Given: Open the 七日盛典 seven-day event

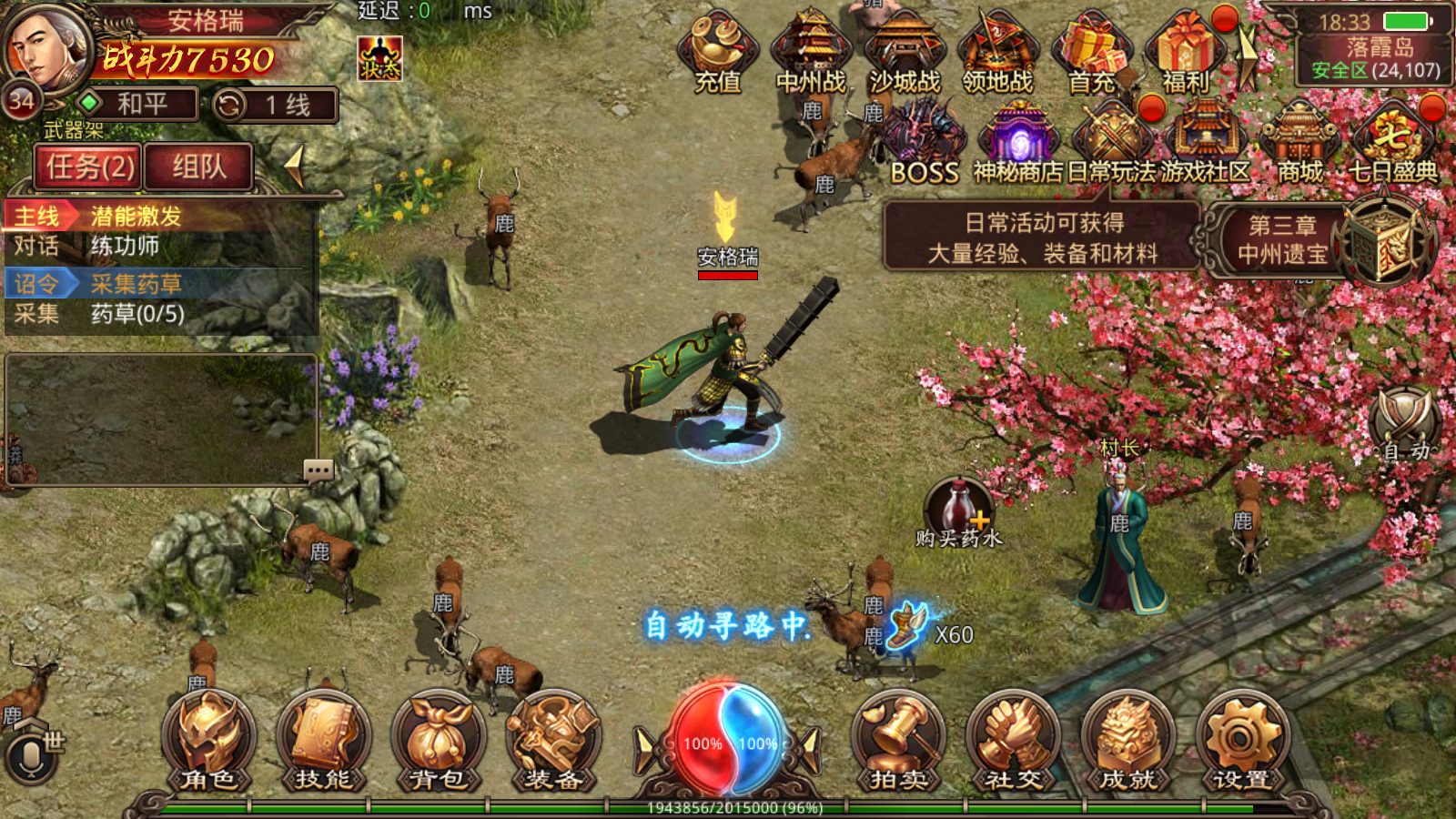Looking at the screenshot, I should point(1392,144).
